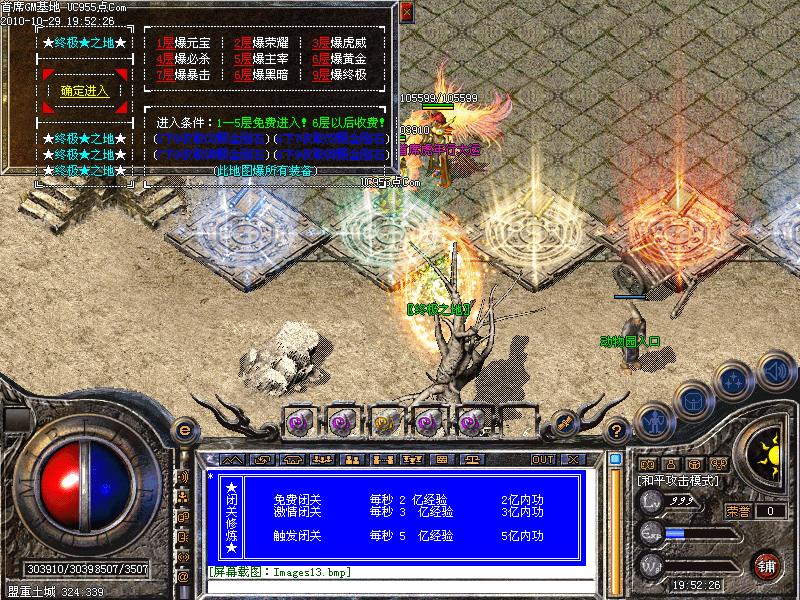Open the red 铺 shop button
This screenshot has height=600, width=800.
(x=768, y=564)
